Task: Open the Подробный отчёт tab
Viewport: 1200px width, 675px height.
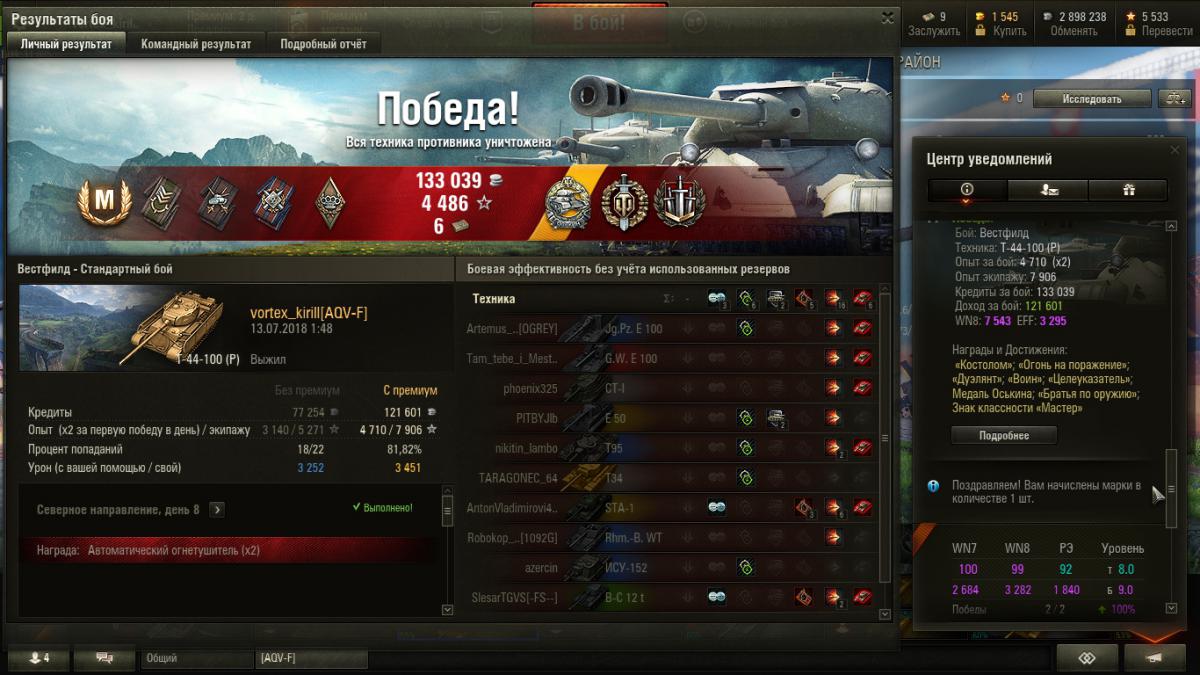Action: (x=323, y=44)
